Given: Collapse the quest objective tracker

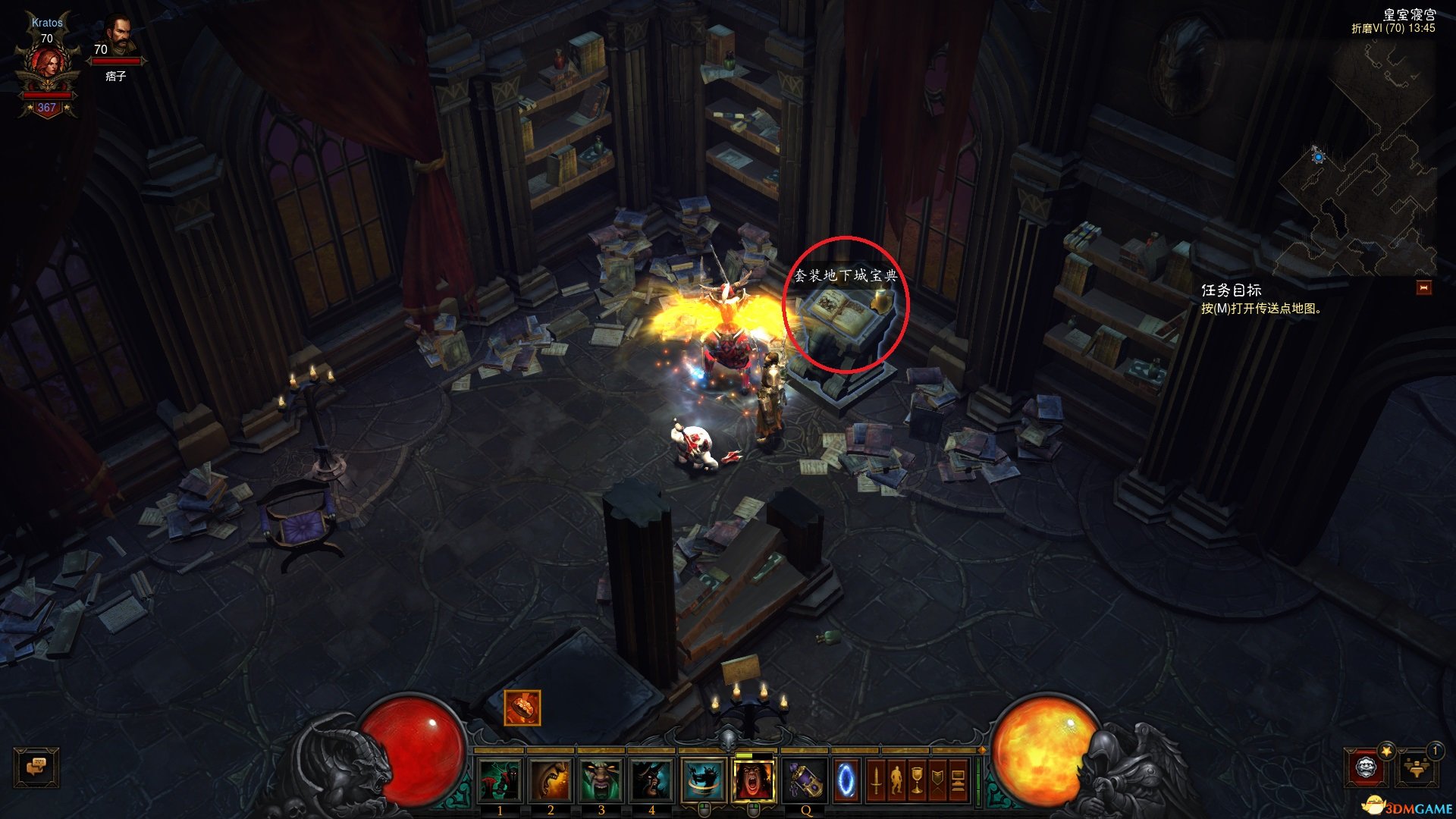Looking at the screenshot, I should pos(1423,287).
